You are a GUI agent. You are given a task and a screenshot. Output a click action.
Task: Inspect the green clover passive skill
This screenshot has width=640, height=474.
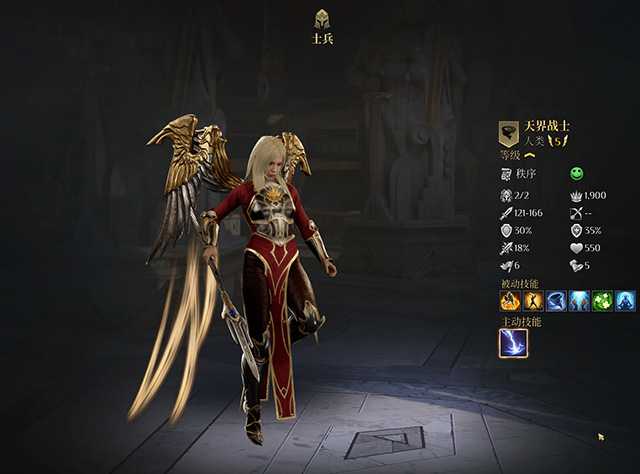click(x=602, y=300)
